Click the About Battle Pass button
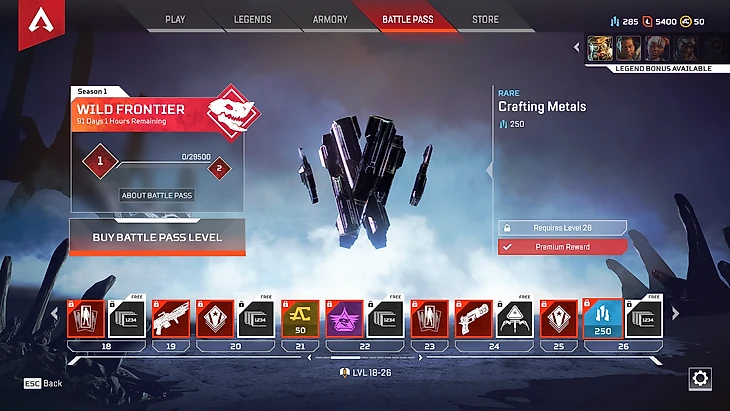The image size is (730, 411). click(x=157, y=195)
